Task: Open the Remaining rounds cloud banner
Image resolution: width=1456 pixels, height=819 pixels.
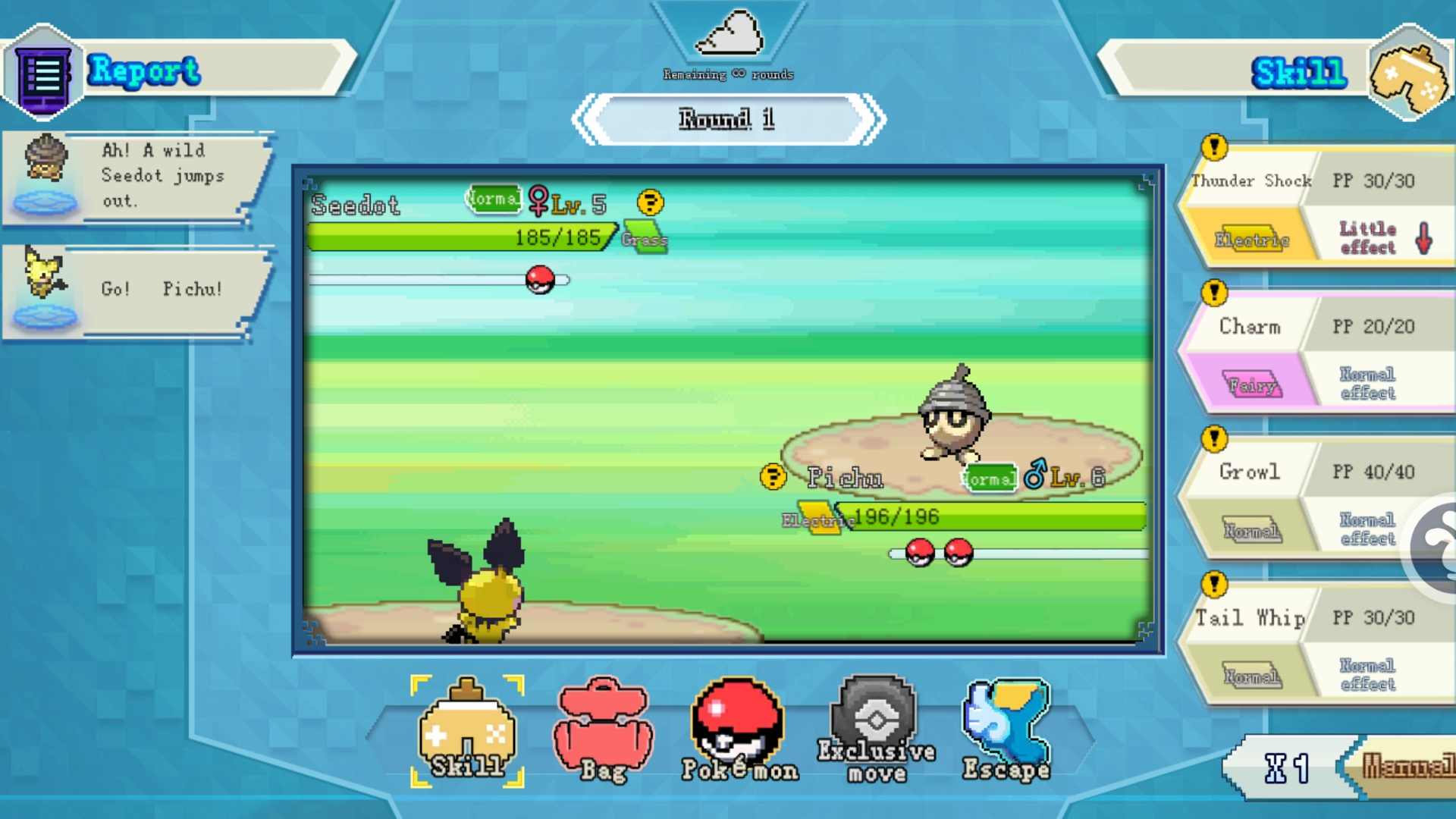Action: (x=728, y=38)
